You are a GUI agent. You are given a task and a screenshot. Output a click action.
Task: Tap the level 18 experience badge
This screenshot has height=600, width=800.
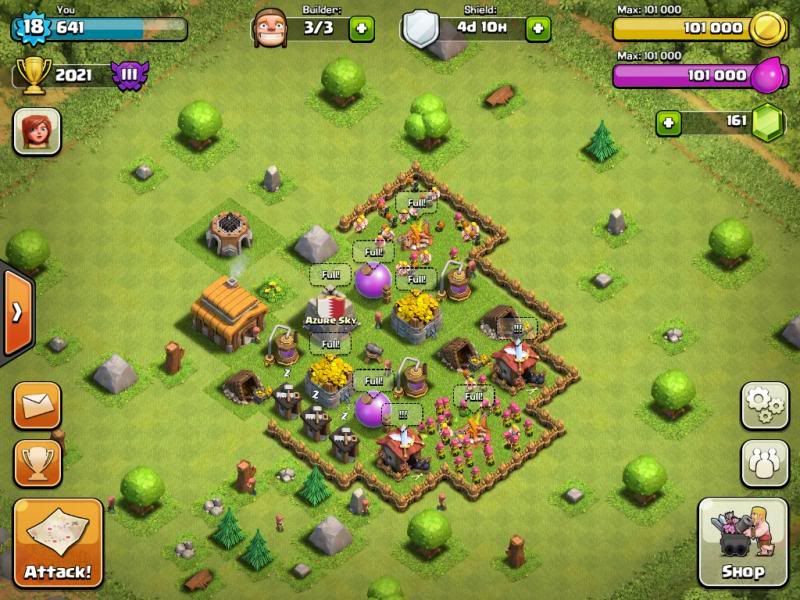click(32, 27)
